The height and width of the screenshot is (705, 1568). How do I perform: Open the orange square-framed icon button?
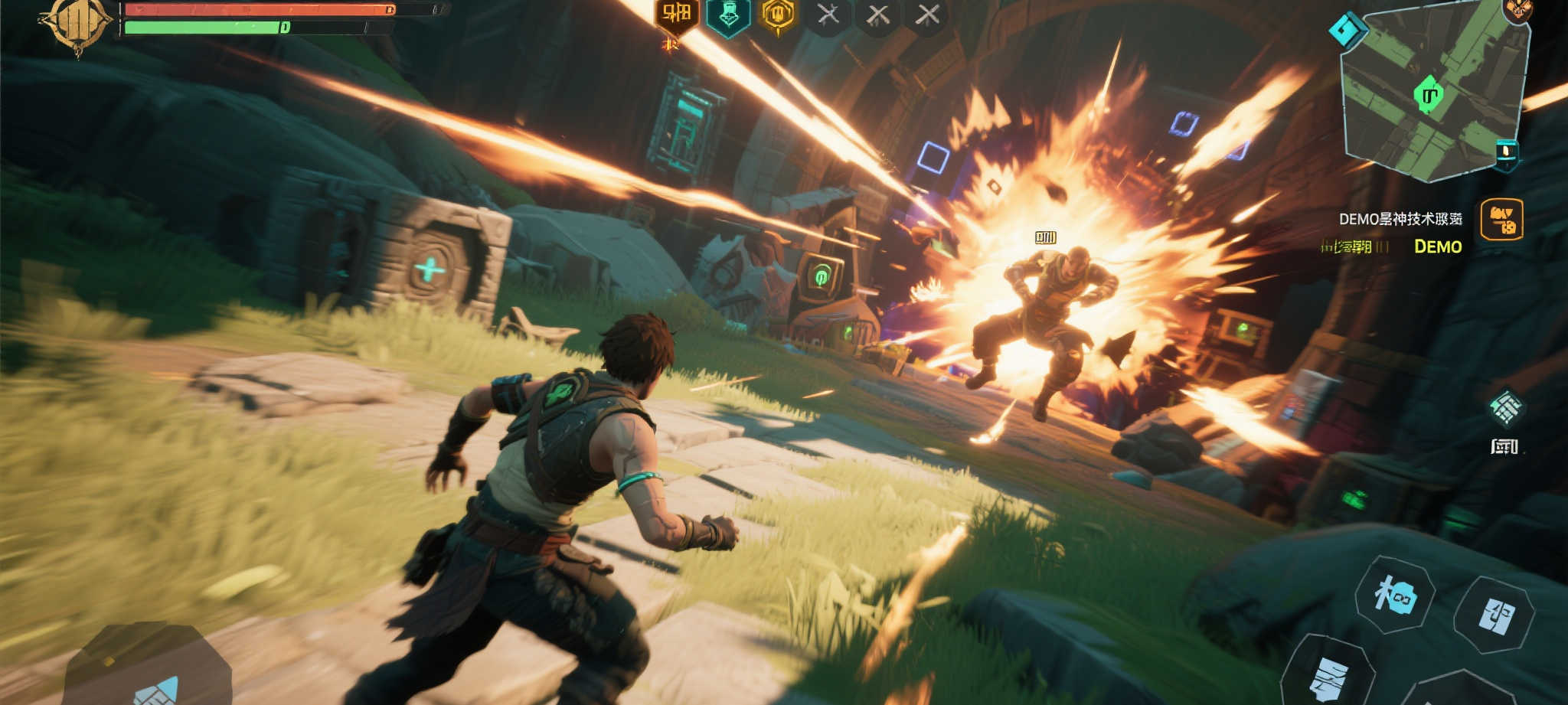click(x=1501, y=220)
